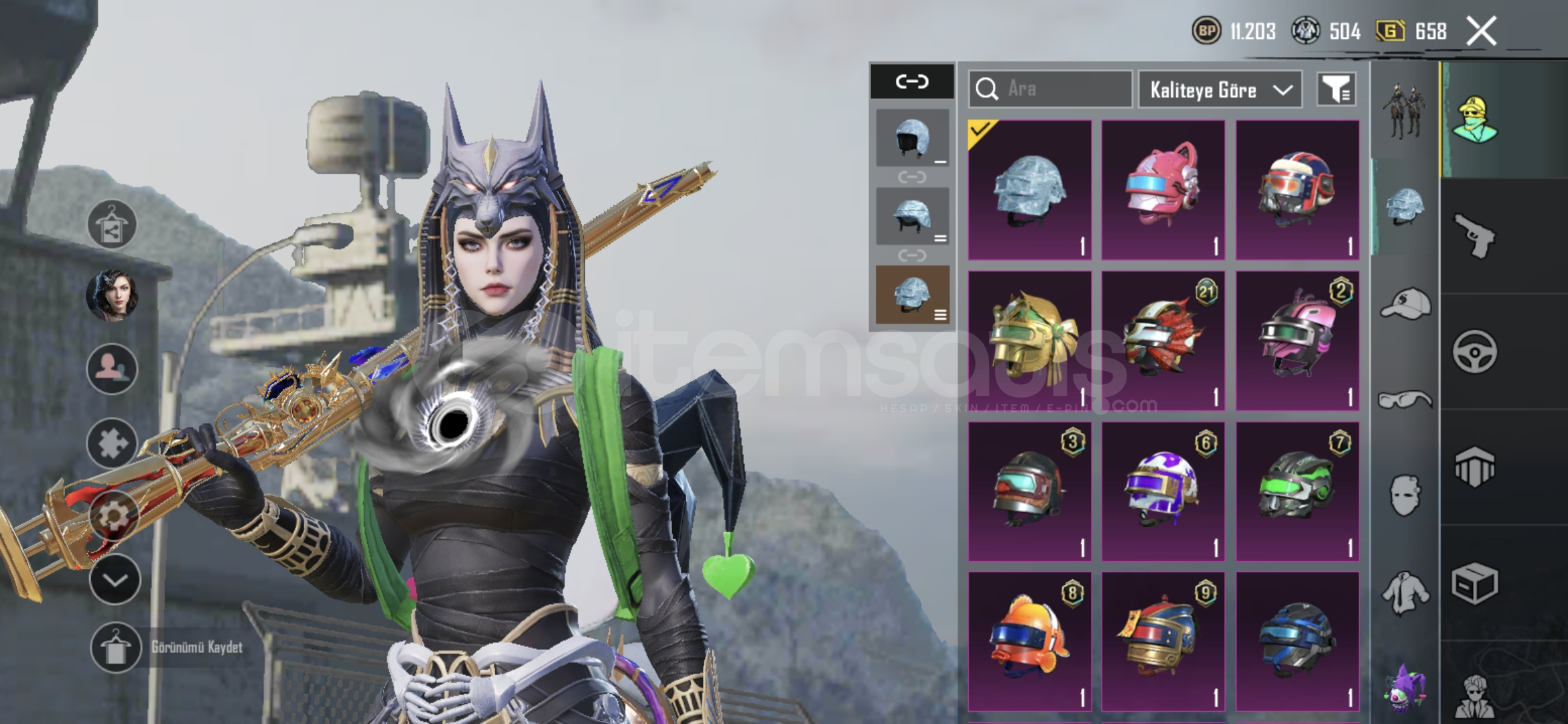The image size is (1568, 724).
Task: Choose the orange goldfish helmet skin
Action: click(x=1029, y=641)
